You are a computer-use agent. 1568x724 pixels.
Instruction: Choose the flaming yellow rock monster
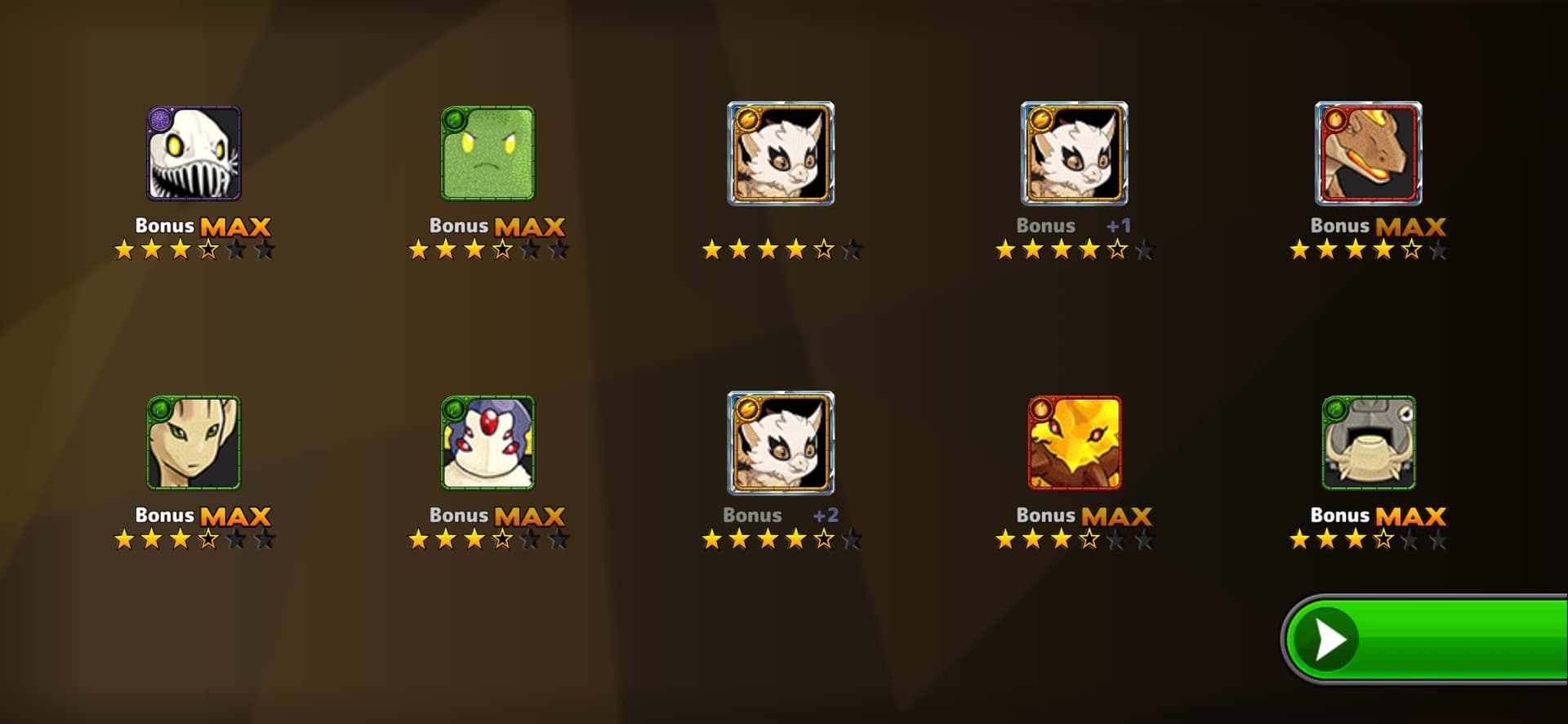tap(1074, 443)
